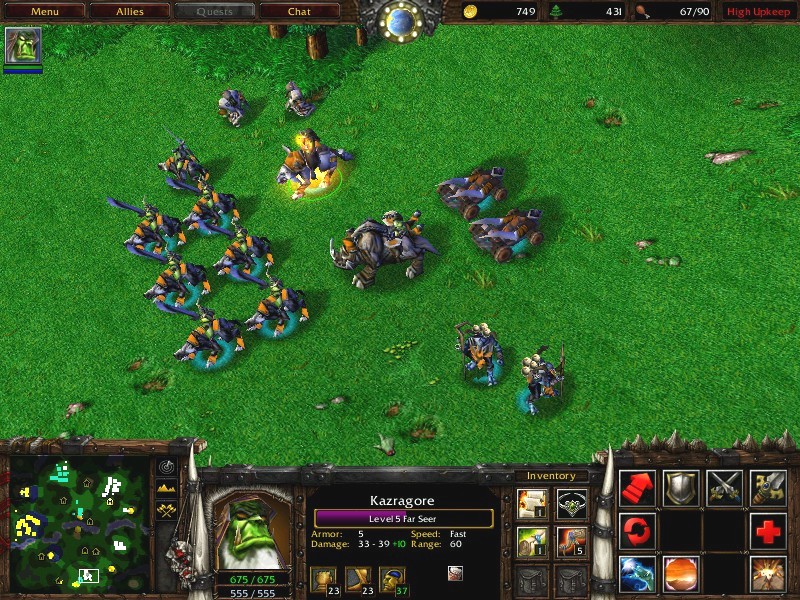
Task: Toggle minimap ally color mode
Action: coord(166,510)
